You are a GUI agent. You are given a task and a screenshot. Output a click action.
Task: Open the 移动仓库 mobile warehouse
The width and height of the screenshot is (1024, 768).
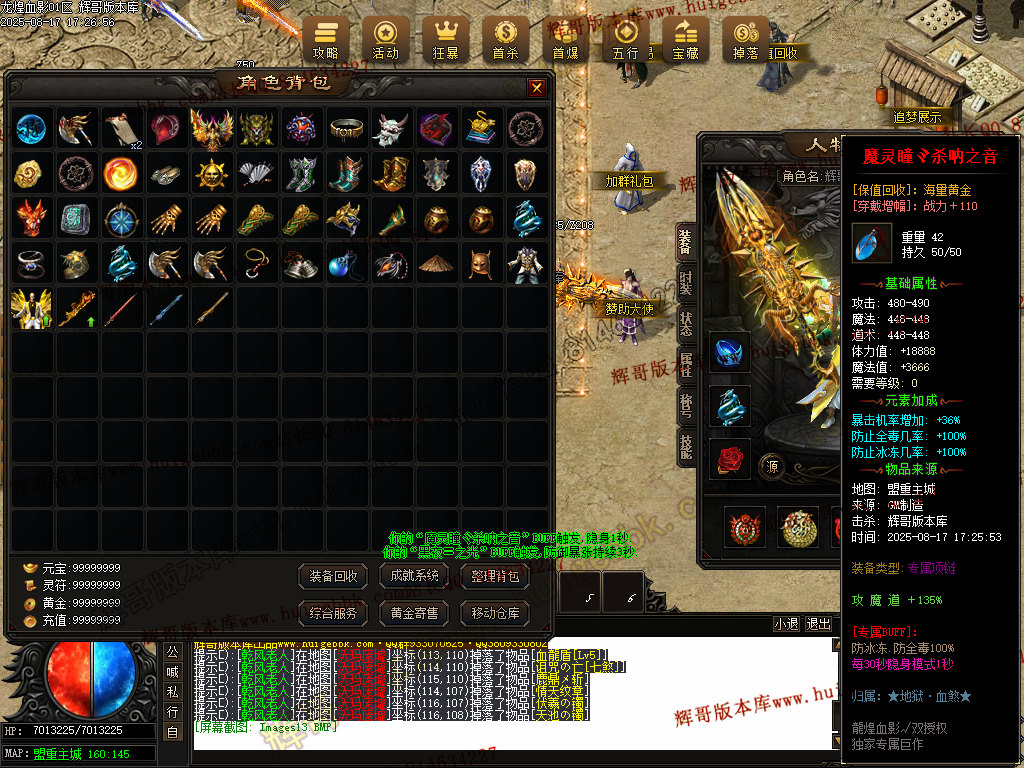pyautogui.click(x=495, y=612)
